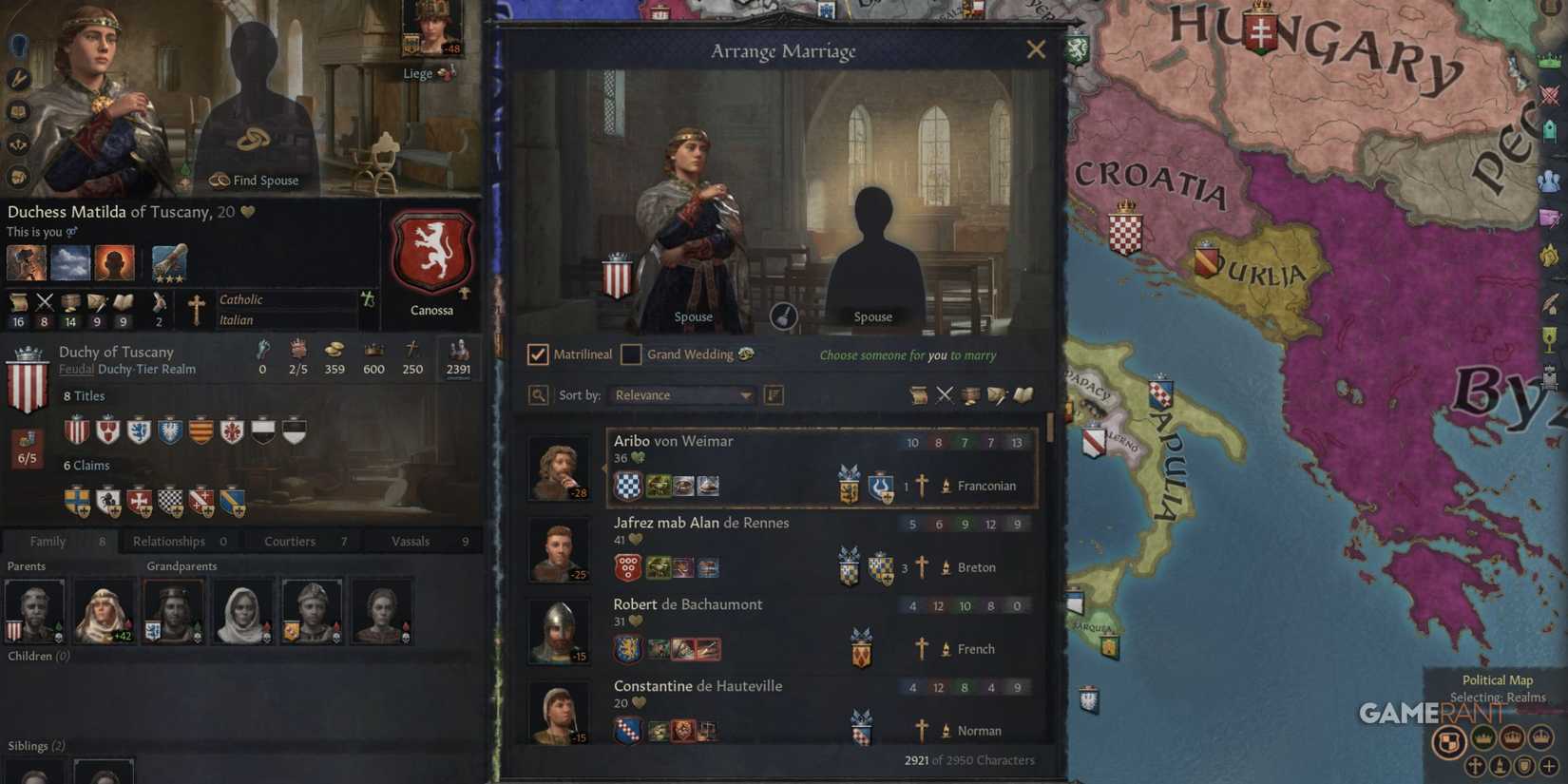Enable the Grand Wedding option
Viewport: 1568px width, 784px height.
(632, 354)
